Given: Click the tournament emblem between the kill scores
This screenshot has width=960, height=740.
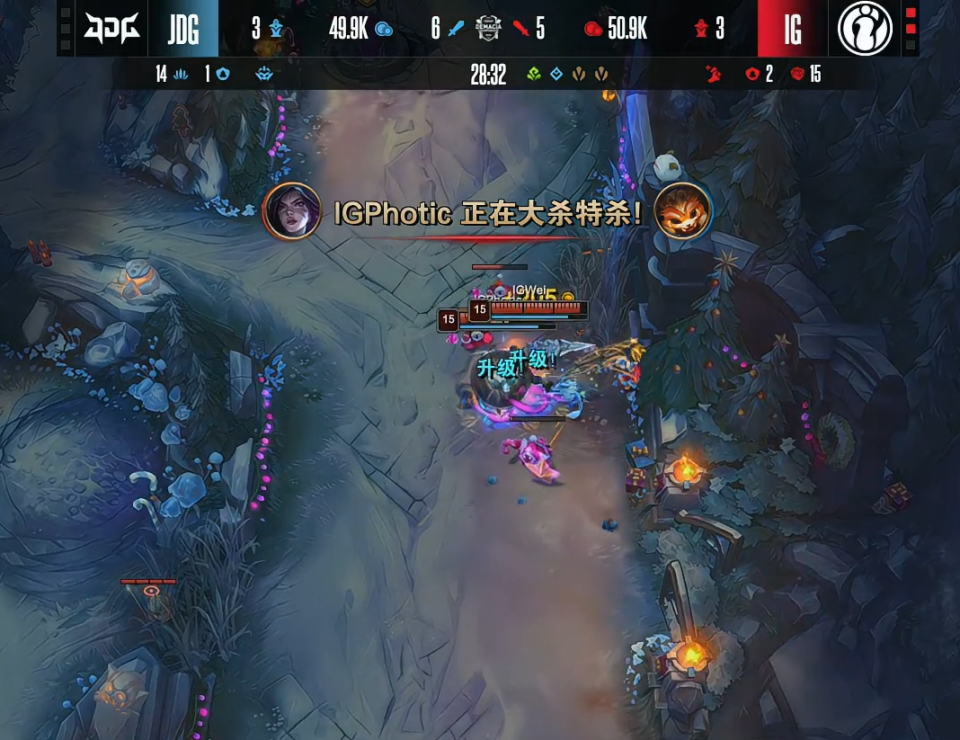Looking at the screenshot, I should pyautogui.click(x=488, y=28).
